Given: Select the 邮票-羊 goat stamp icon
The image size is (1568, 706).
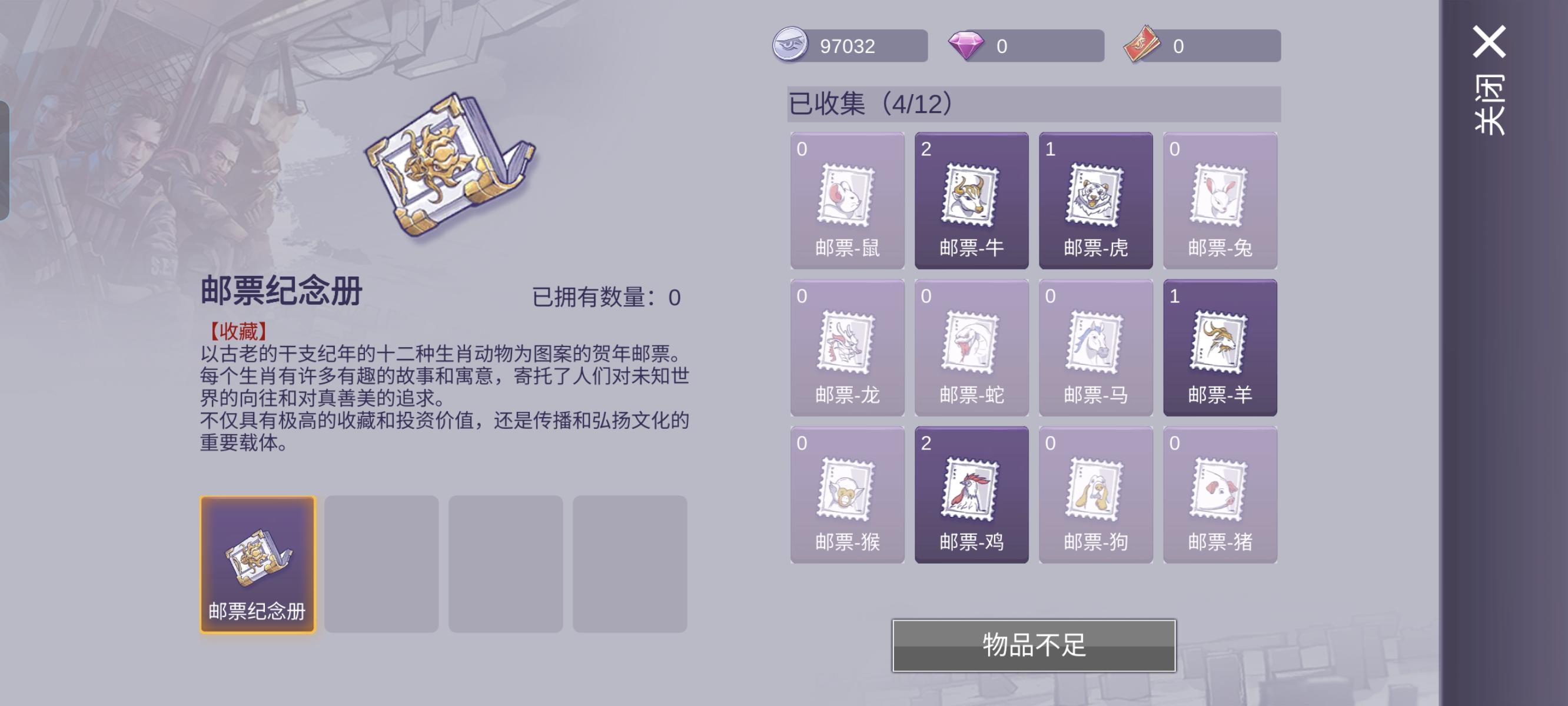Looking at the screenshot, I should click(1219, 348).
